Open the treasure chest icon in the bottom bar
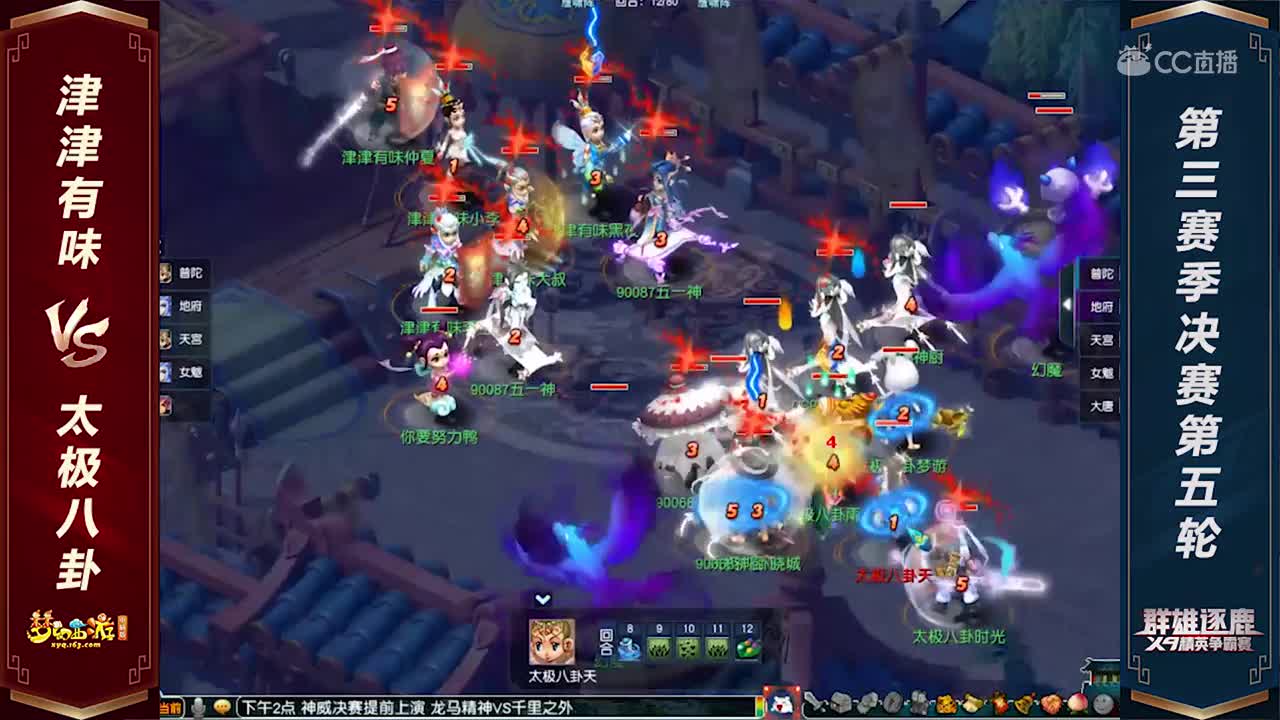Viewport: 1280px width, 720px height. point(840,705)
